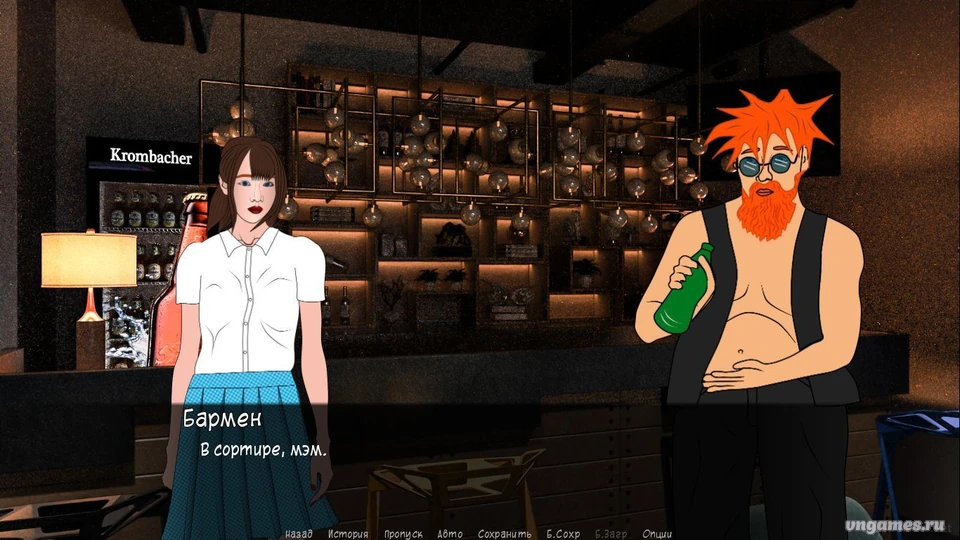Toggle Авто auto-advance mode
This screenshot has height=540, width=960.
pos(450,534)
